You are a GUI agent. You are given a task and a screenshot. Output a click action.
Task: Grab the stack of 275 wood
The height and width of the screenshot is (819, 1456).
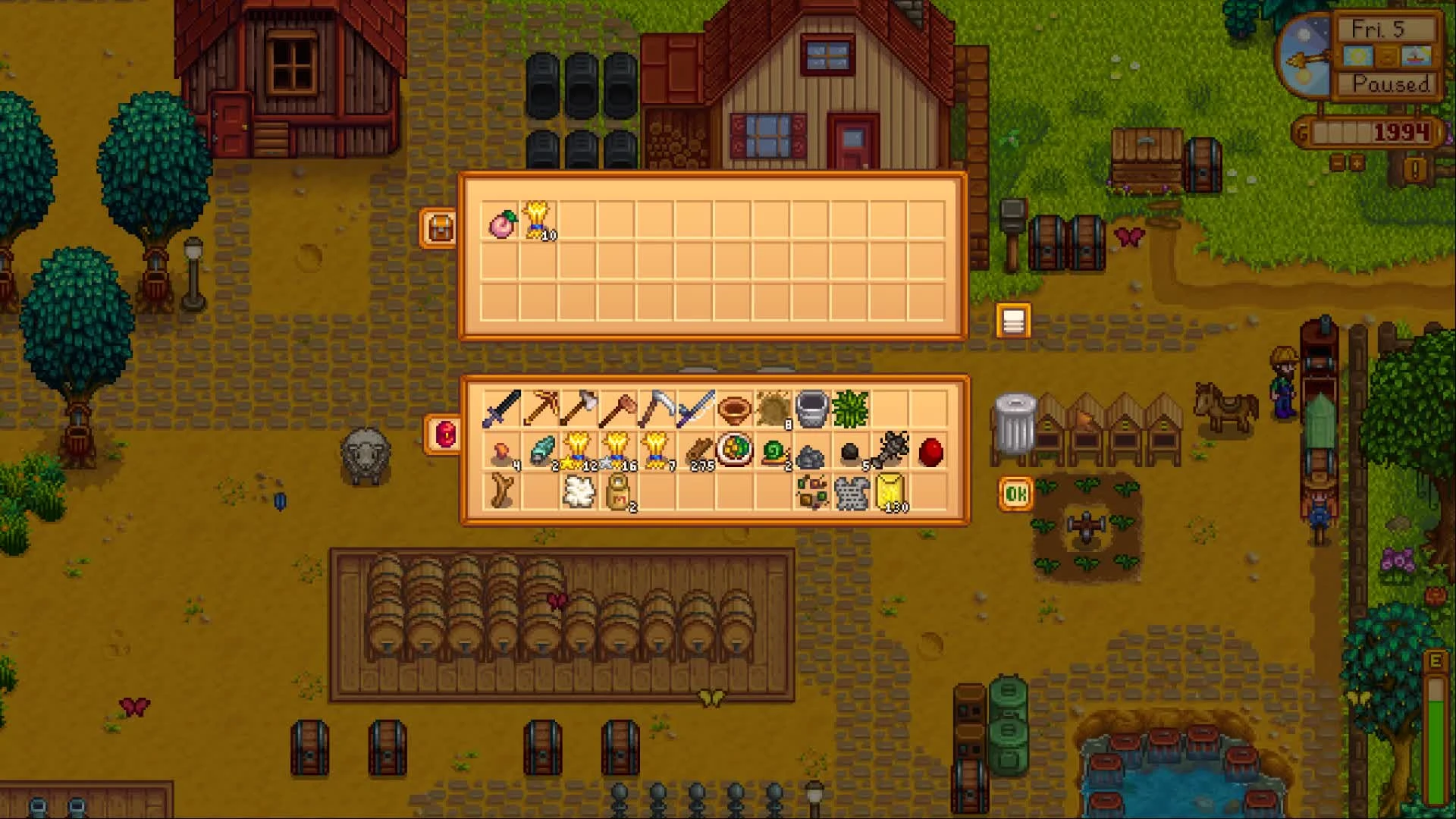(698, 450)
